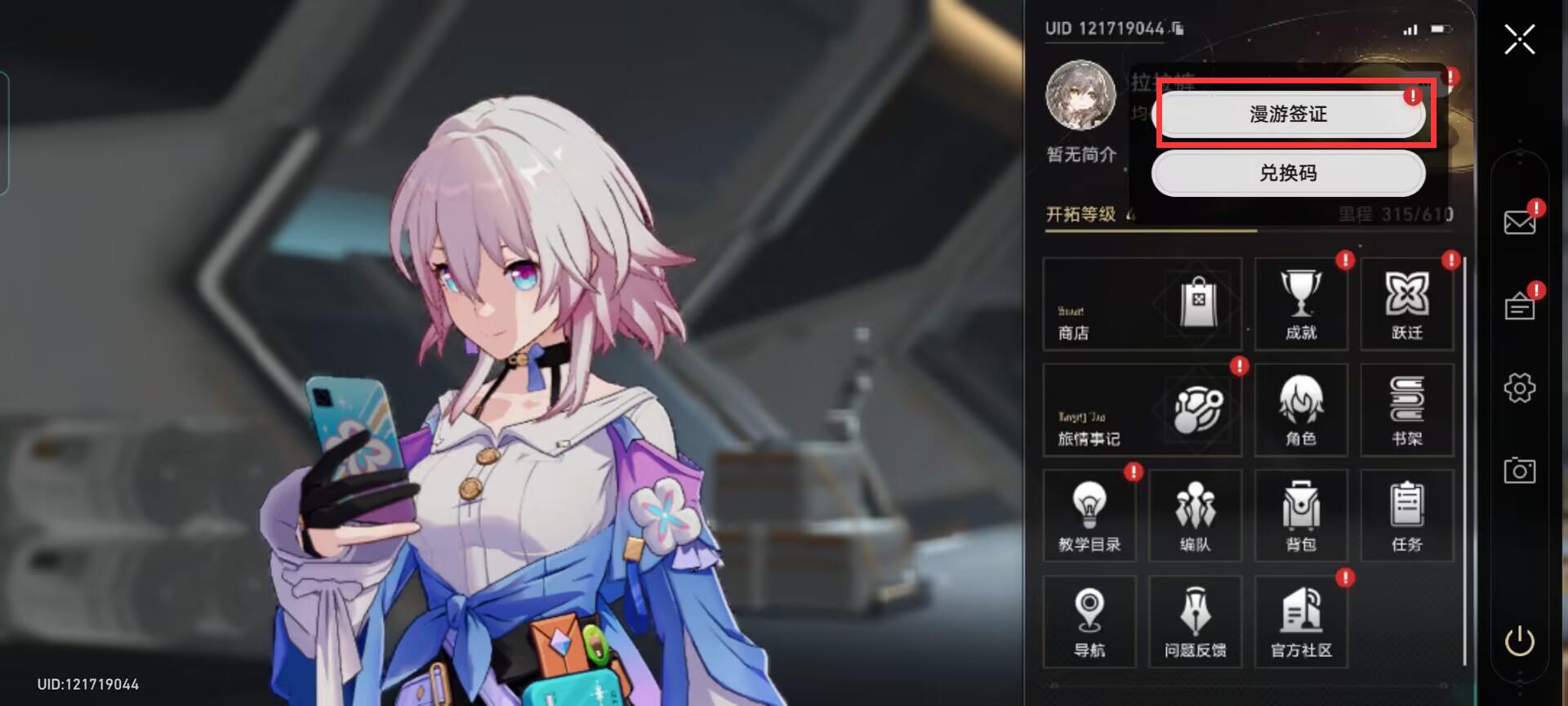1568x706 pixels.
Task: Open the 编队 team formation screen
Action: (x=1195, y=516)
